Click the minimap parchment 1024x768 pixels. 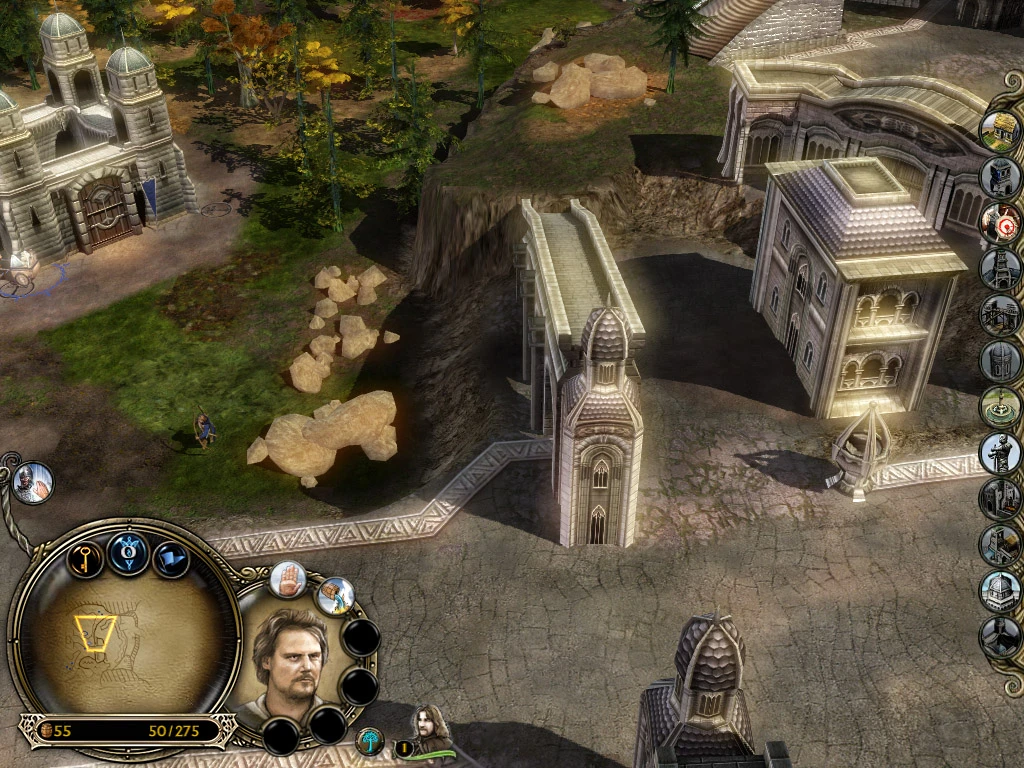125,640
